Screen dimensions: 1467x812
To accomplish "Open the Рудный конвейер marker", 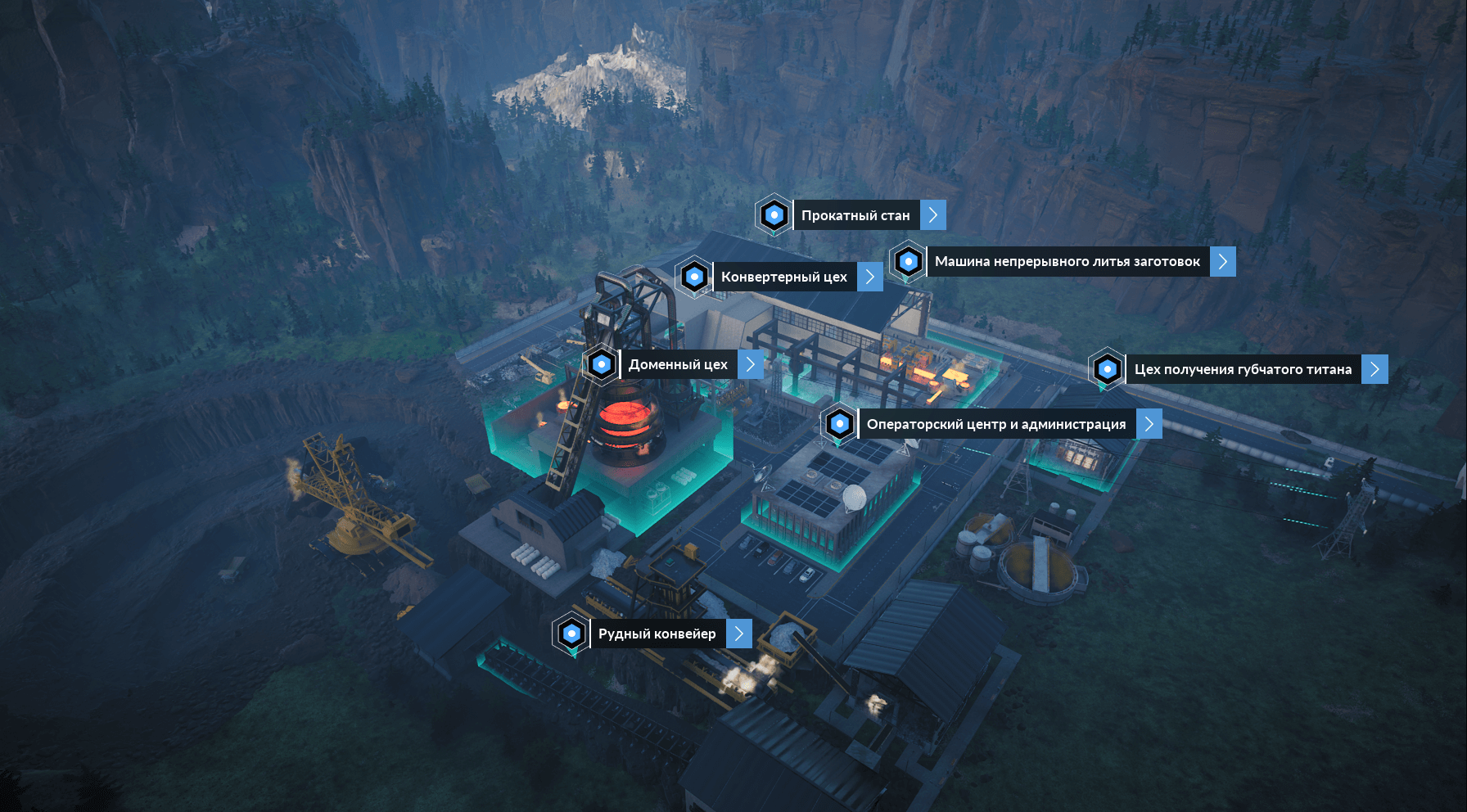I will click(x=657, y=634).
